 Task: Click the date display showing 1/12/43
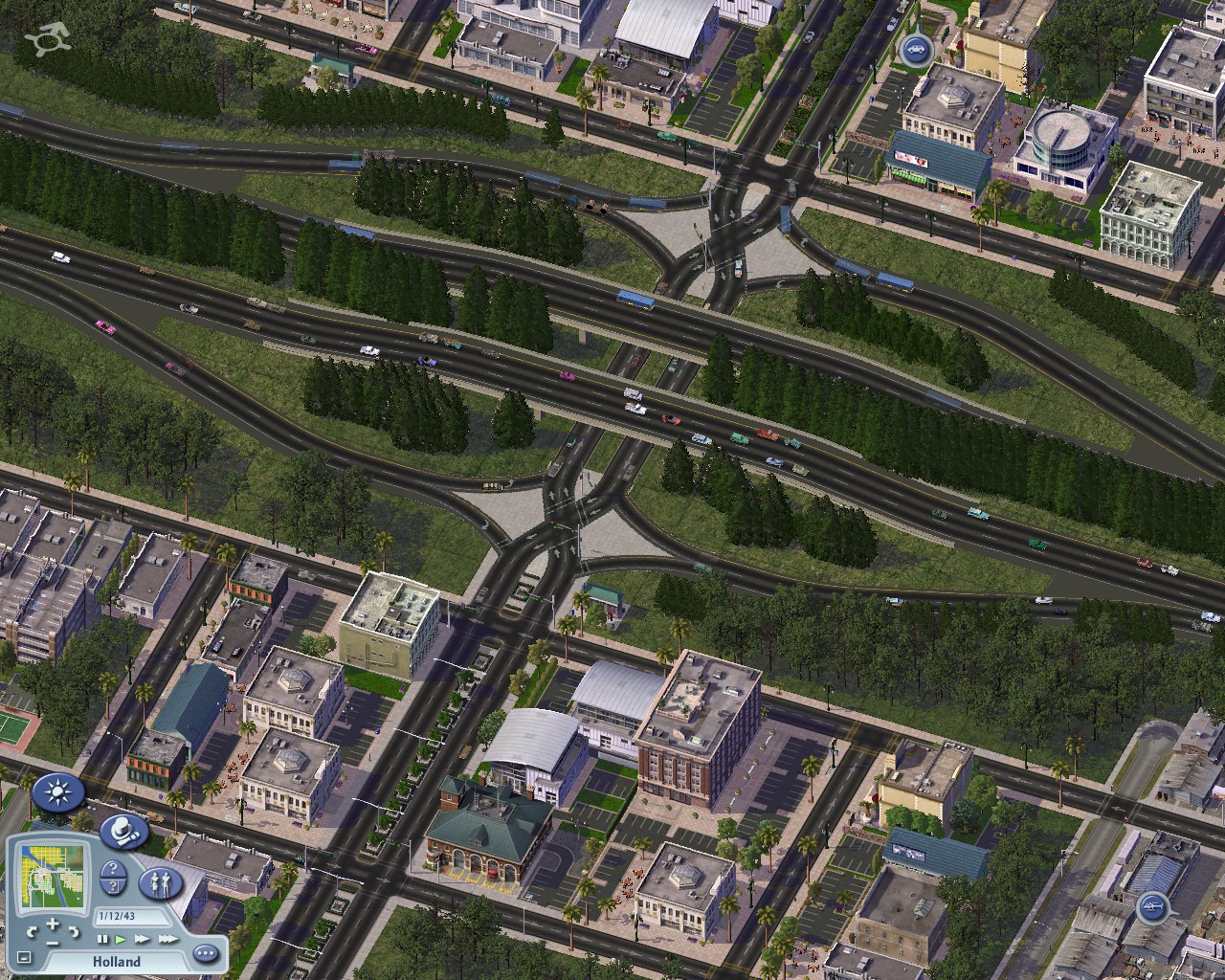pyautogui.click(x=116, y=916)
